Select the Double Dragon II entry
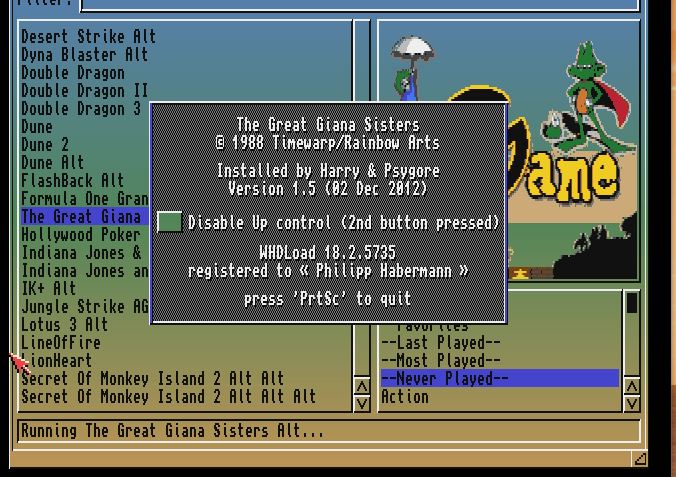 click(84, 91)
